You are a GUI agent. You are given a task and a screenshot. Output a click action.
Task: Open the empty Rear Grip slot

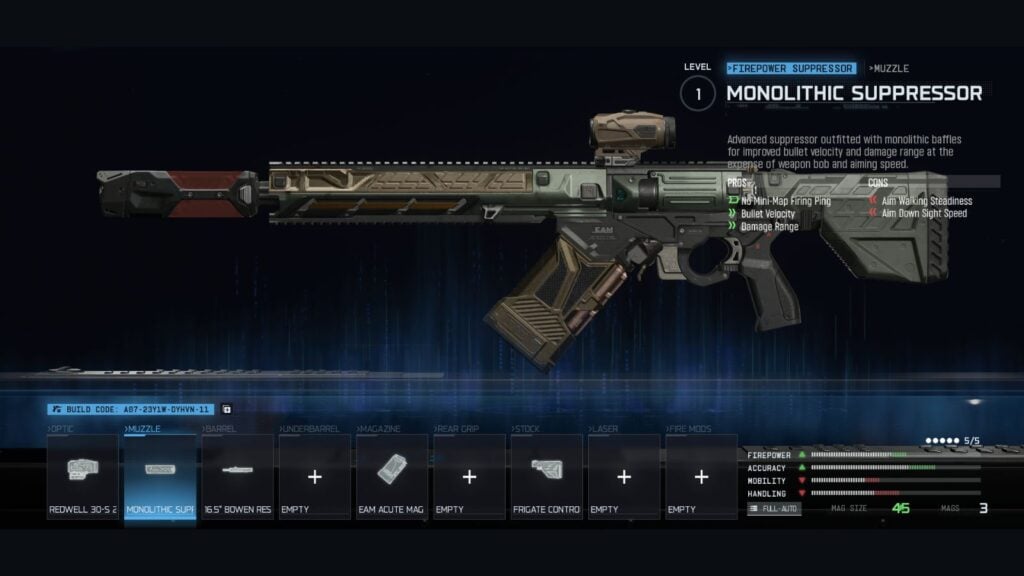point(469,476)
